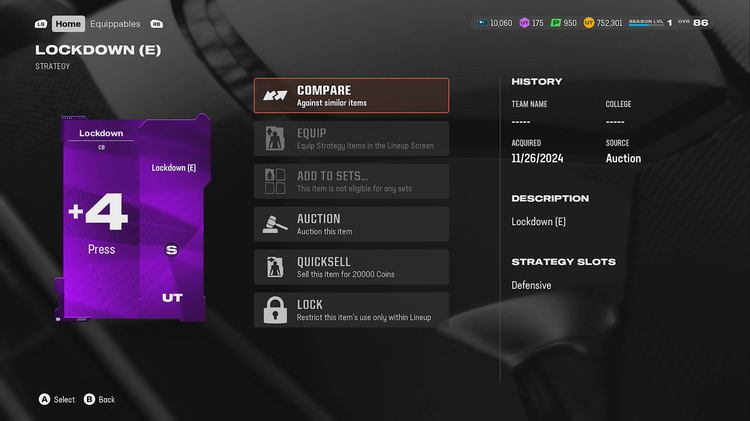Open the Add To Sets option
Screen dimensions: 750x421
point(351,181)
